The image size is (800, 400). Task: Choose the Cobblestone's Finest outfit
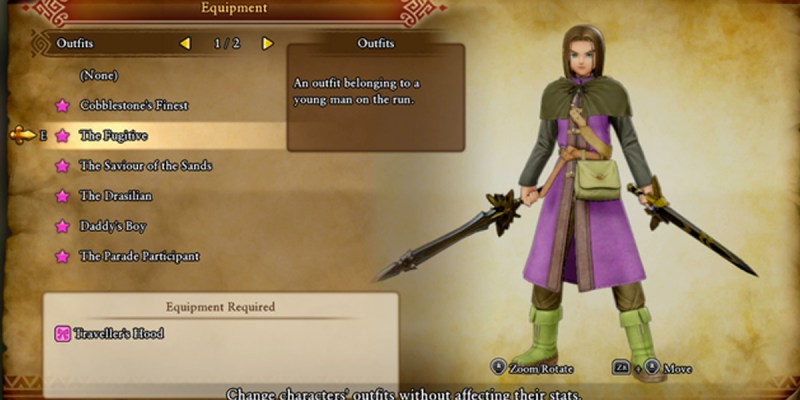point(133,105)
